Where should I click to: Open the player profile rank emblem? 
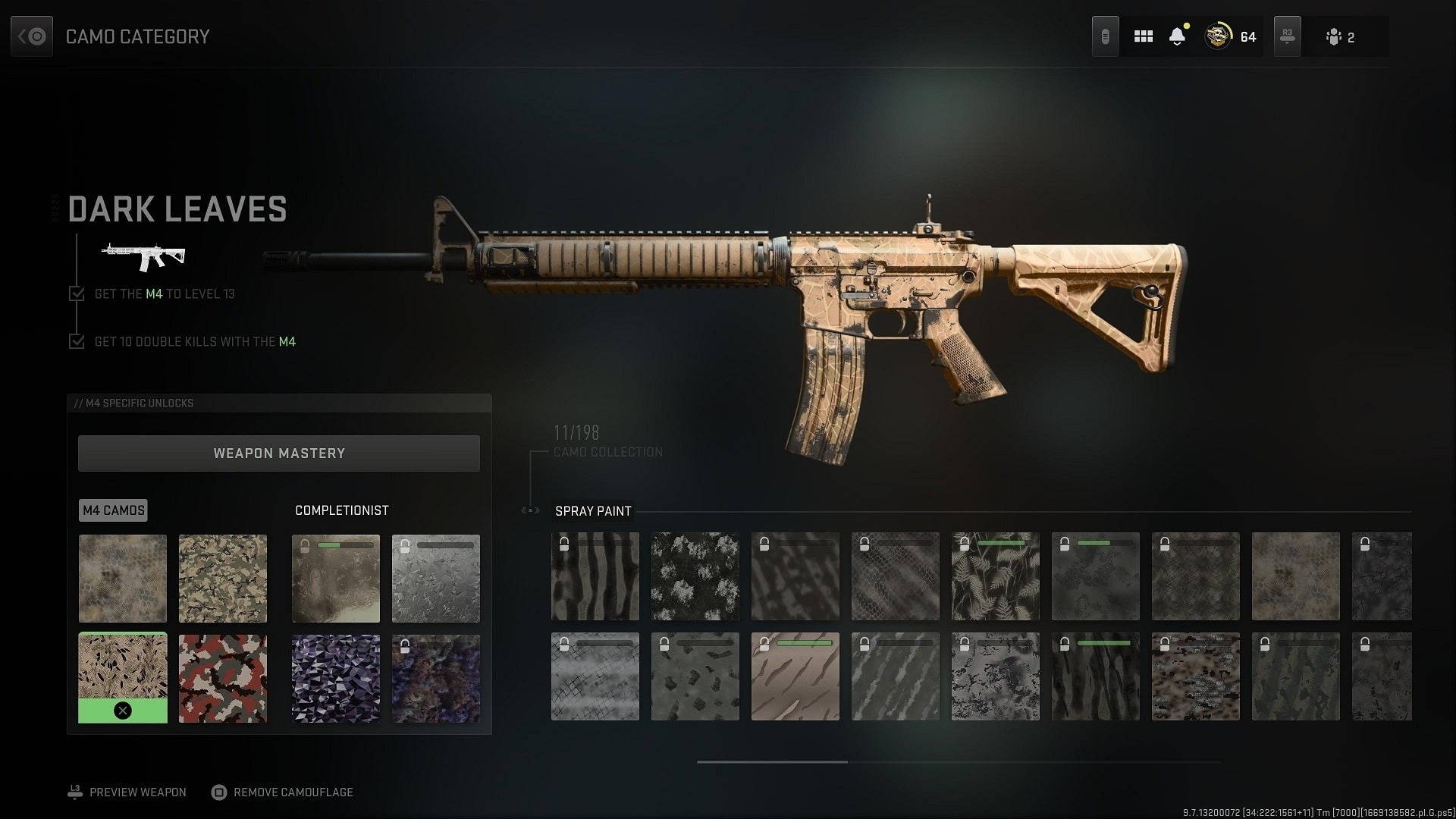coord(1219,36)
